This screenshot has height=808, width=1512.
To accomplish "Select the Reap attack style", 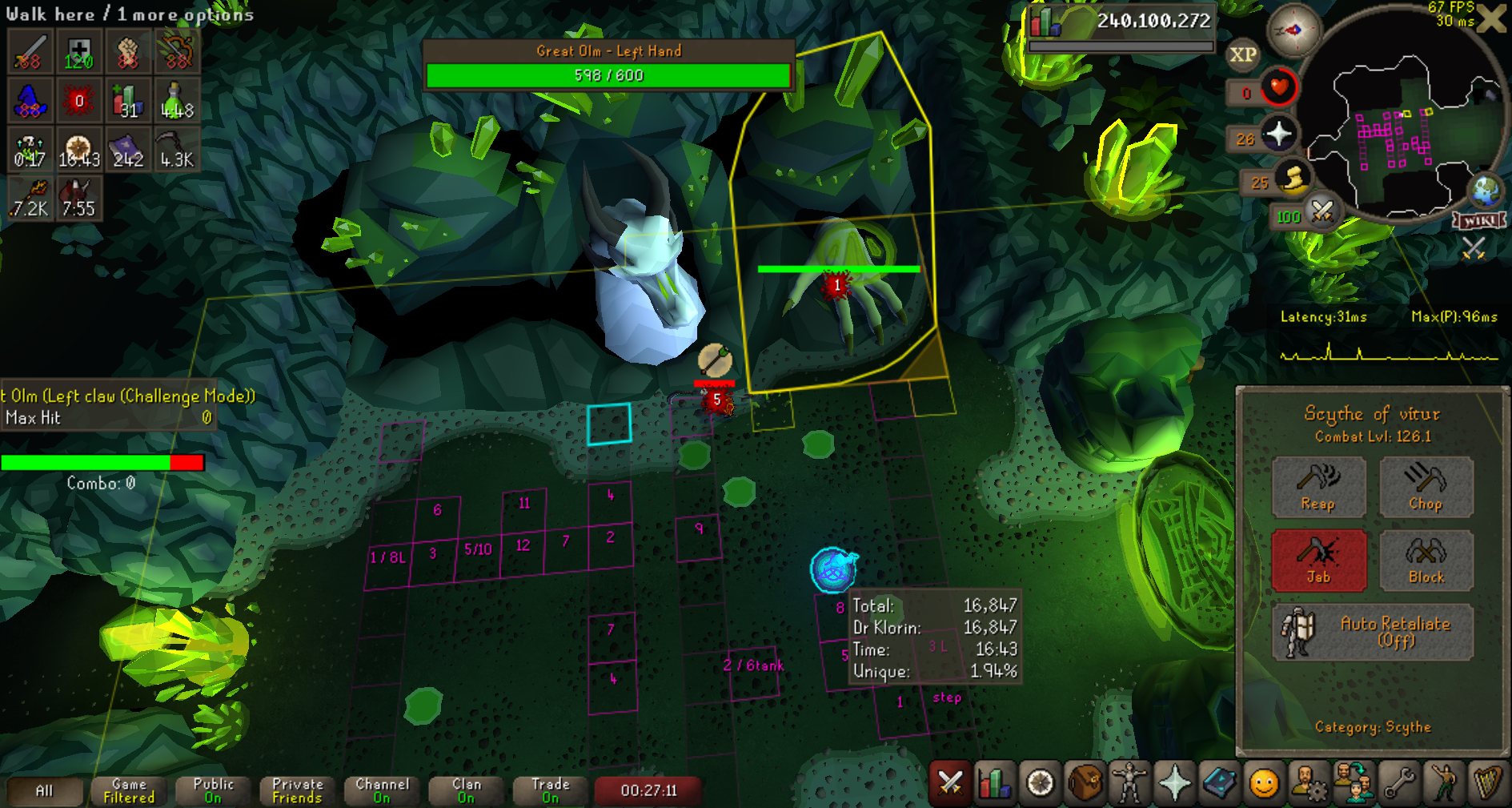I will [1318, 486].
